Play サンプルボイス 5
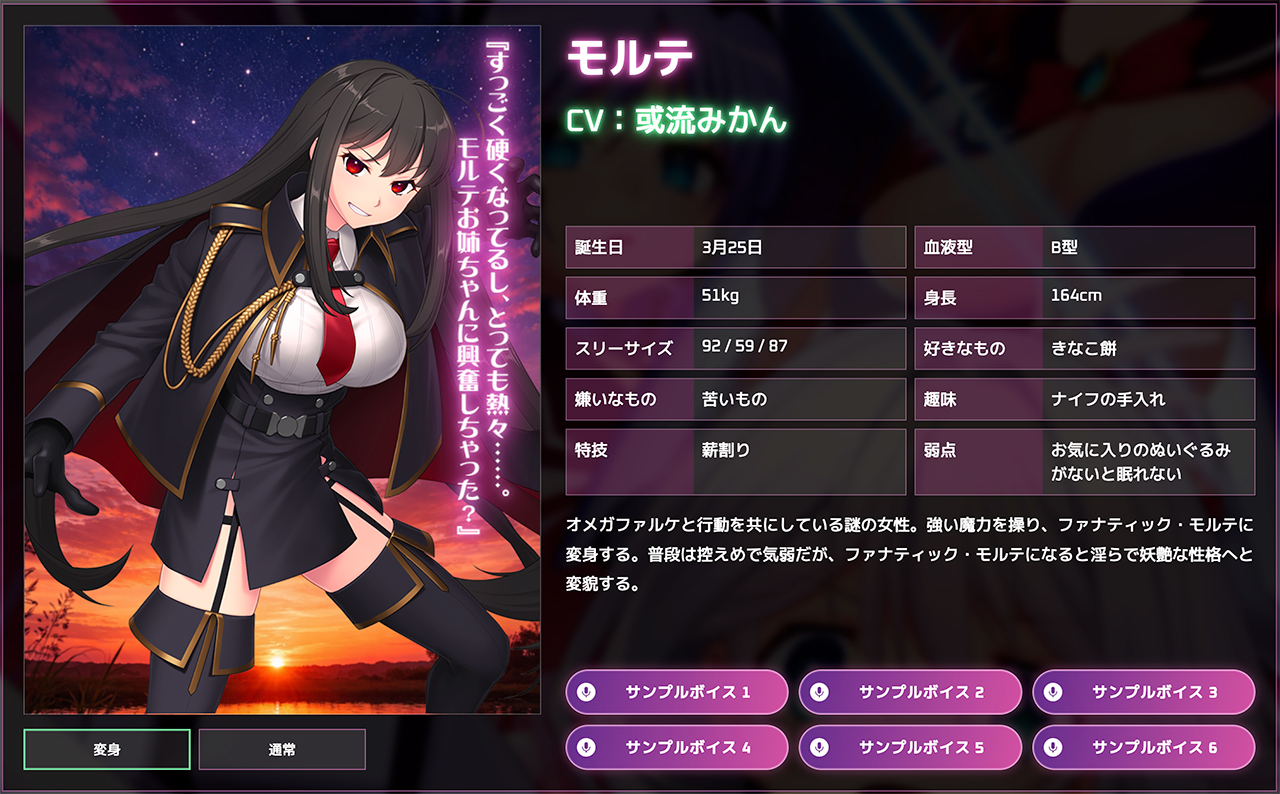 pos(910,747)
